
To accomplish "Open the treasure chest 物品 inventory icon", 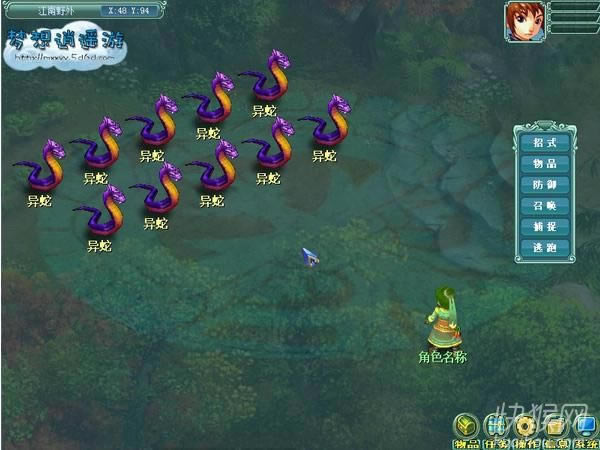I will (466, 425).
